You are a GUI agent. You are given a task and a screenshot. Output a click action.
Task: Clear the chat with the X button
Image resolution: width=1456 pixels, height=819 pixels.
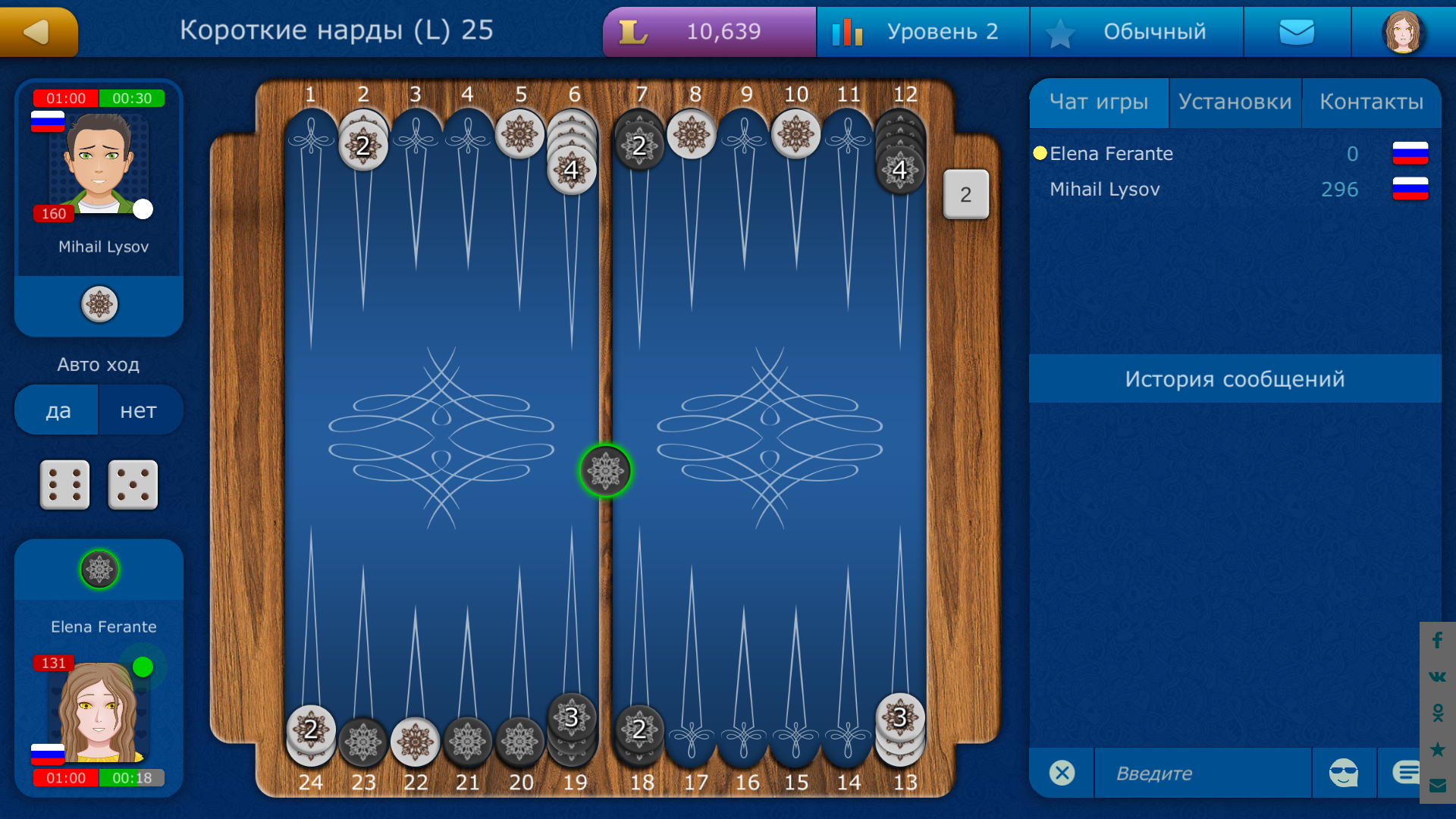point(1062,773)
